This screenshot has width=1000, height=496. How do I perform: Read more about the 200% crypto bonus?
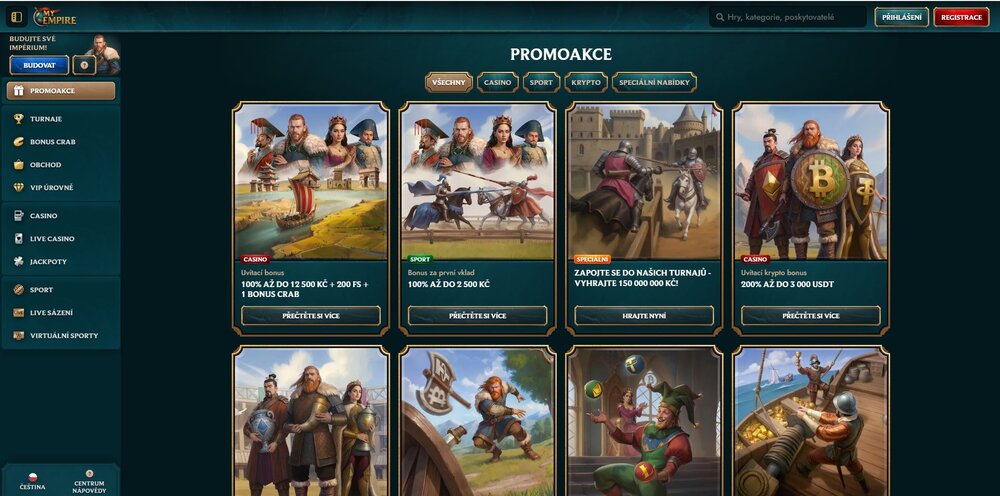pos(810,315)
